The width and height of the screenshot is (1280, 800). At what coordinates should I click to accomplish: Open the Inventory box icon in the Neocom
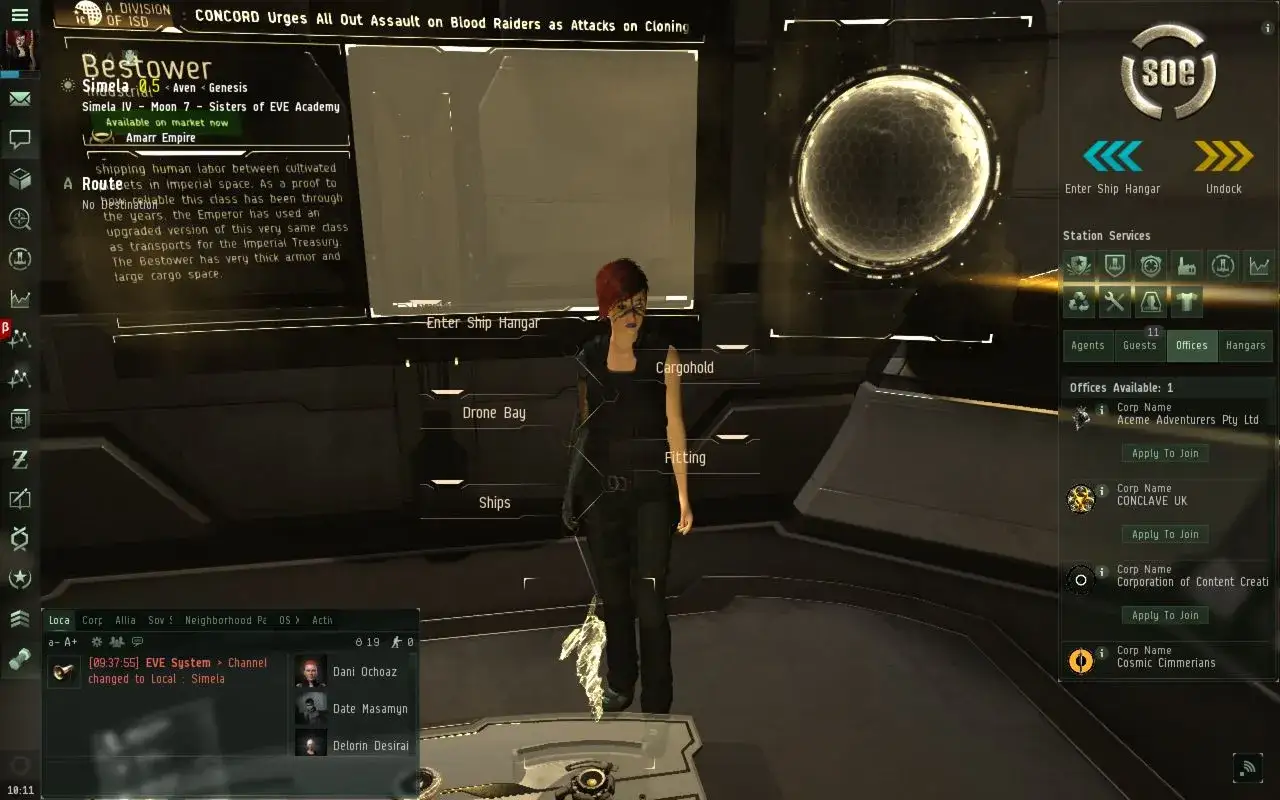pos(20,178)
